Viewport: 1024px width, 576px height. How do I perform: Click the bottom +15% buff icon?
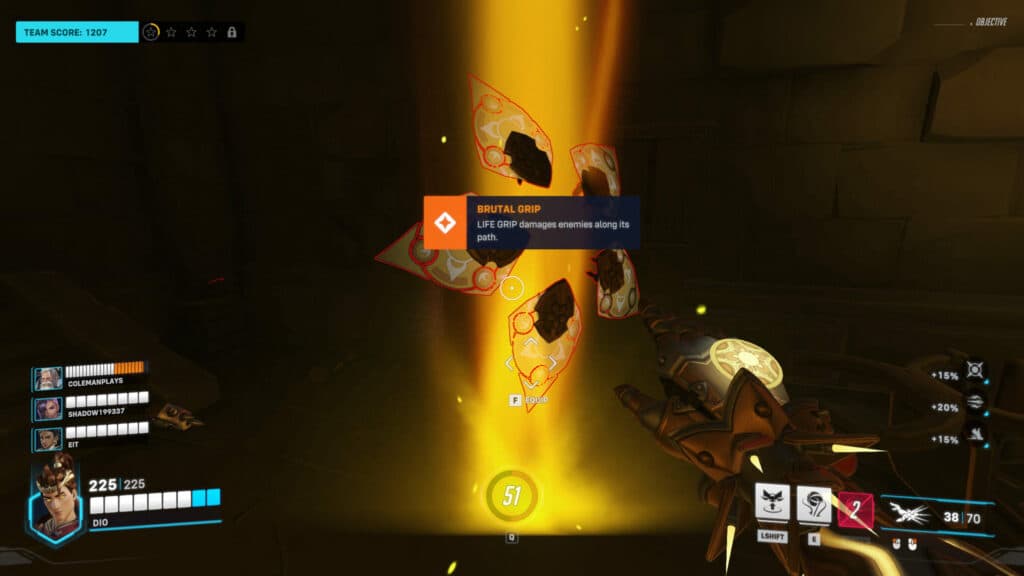(975, 434)
